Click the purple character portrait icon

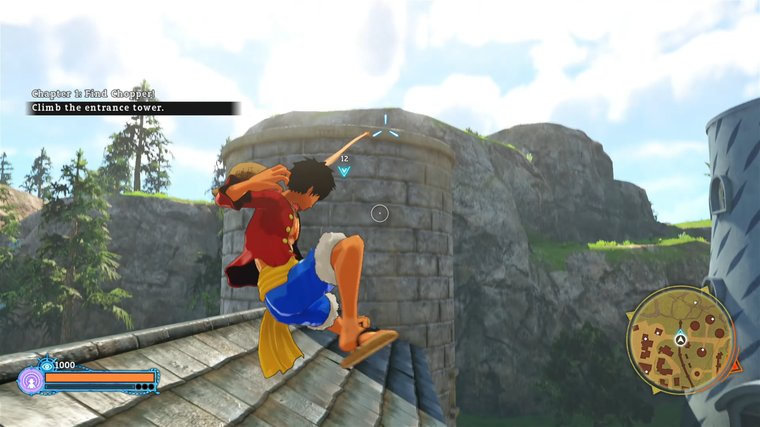tap(31, 380)
